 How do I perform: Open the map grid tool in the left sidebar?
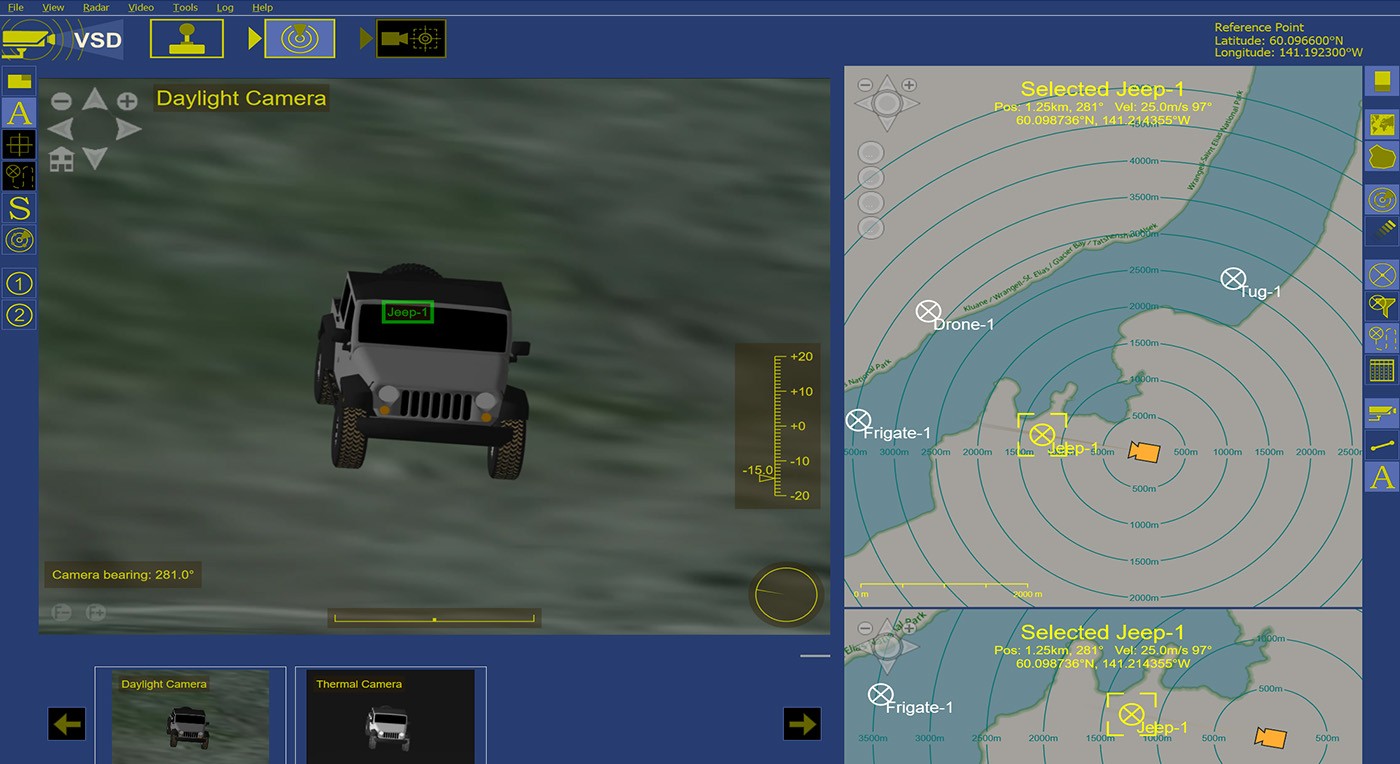tap(18, 146)
